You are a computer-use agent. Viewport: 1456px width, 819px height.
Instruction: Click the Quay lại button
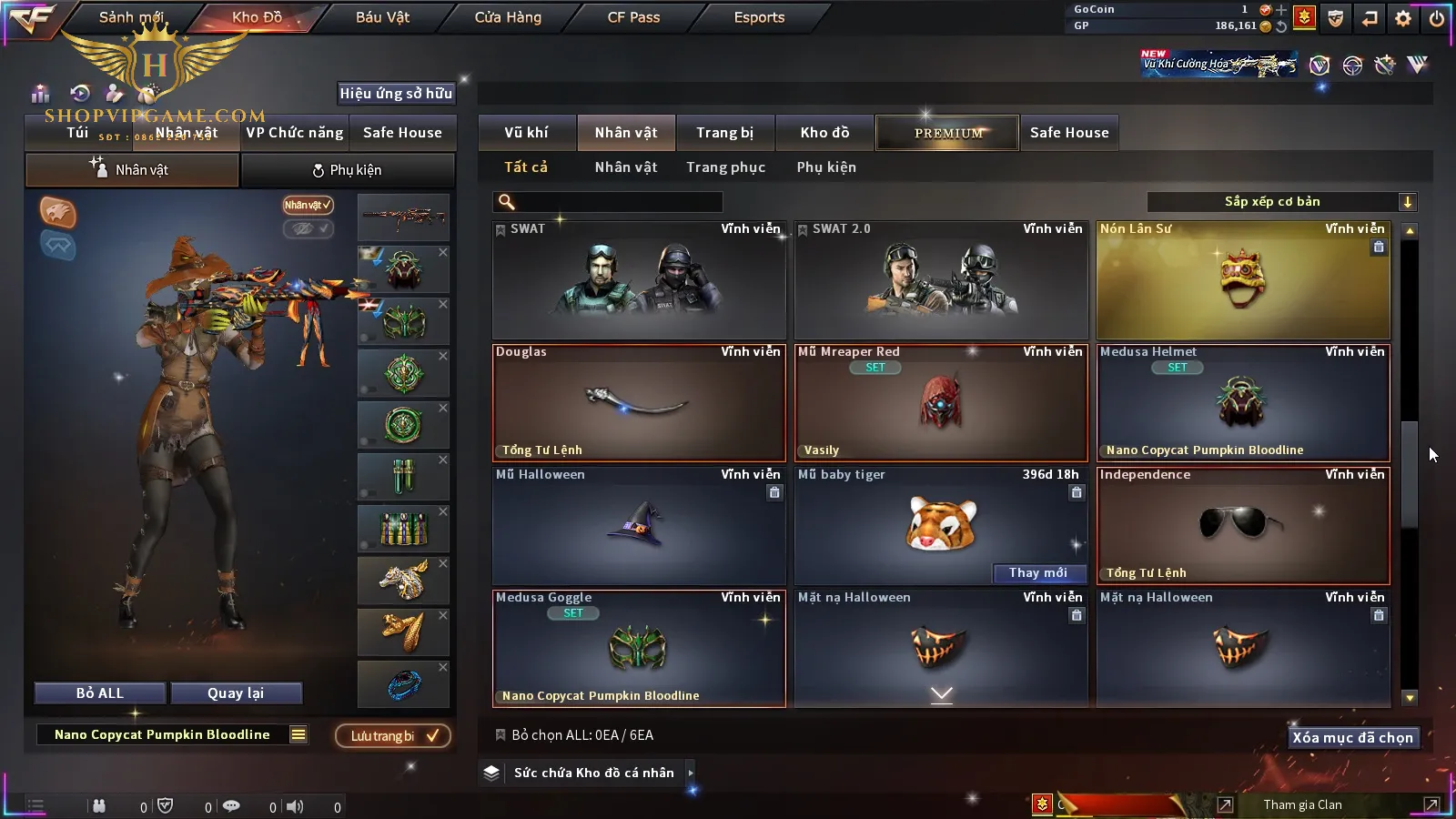pyautogui.click(x=236, y=693)
